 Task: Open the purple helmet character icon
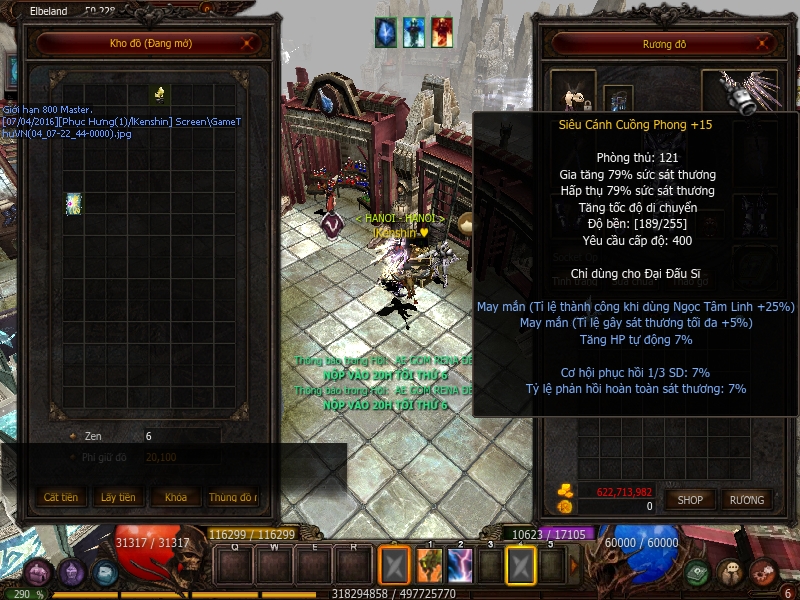click(x=71, y=572)
